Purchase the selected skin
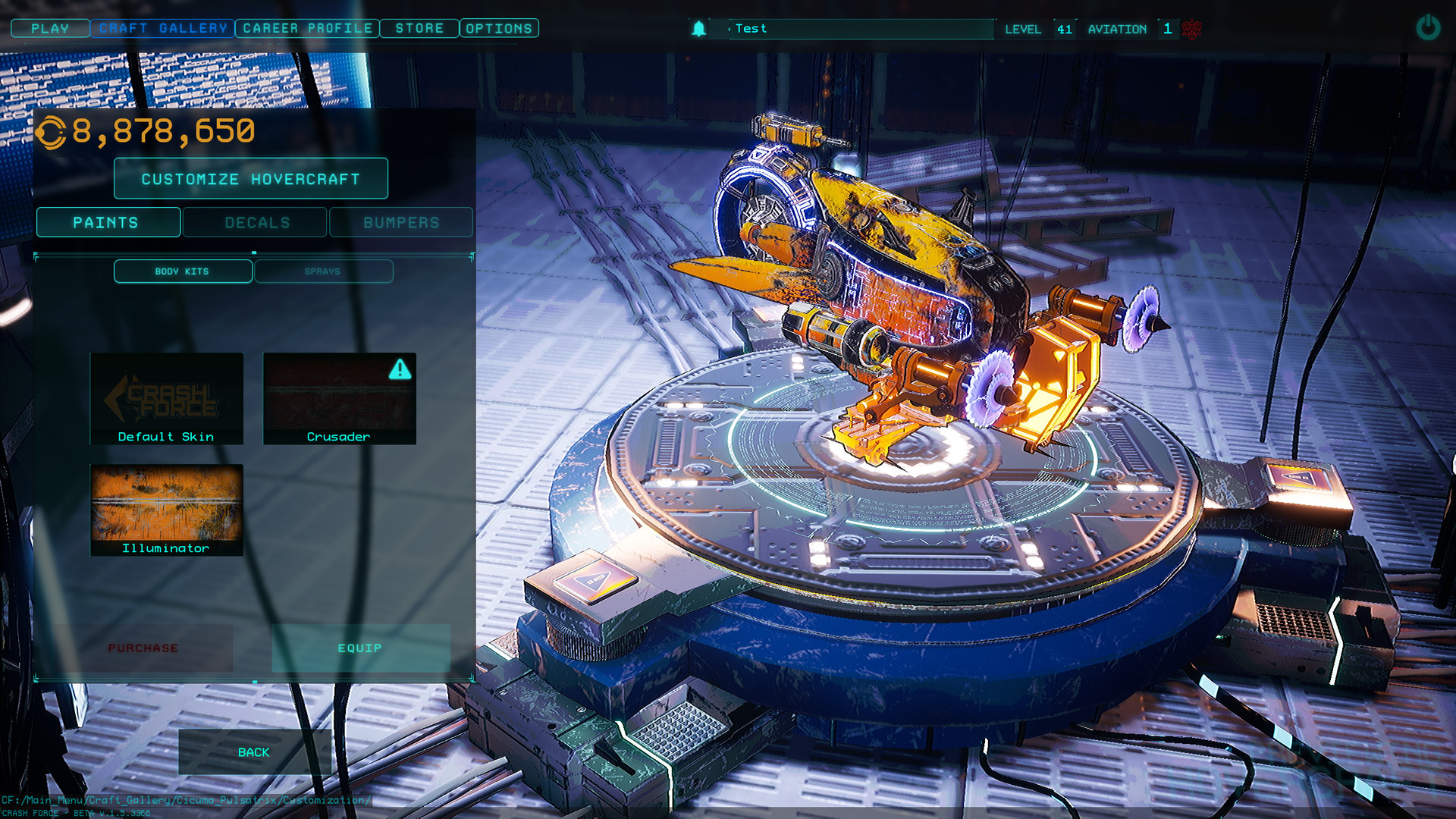 143,648
